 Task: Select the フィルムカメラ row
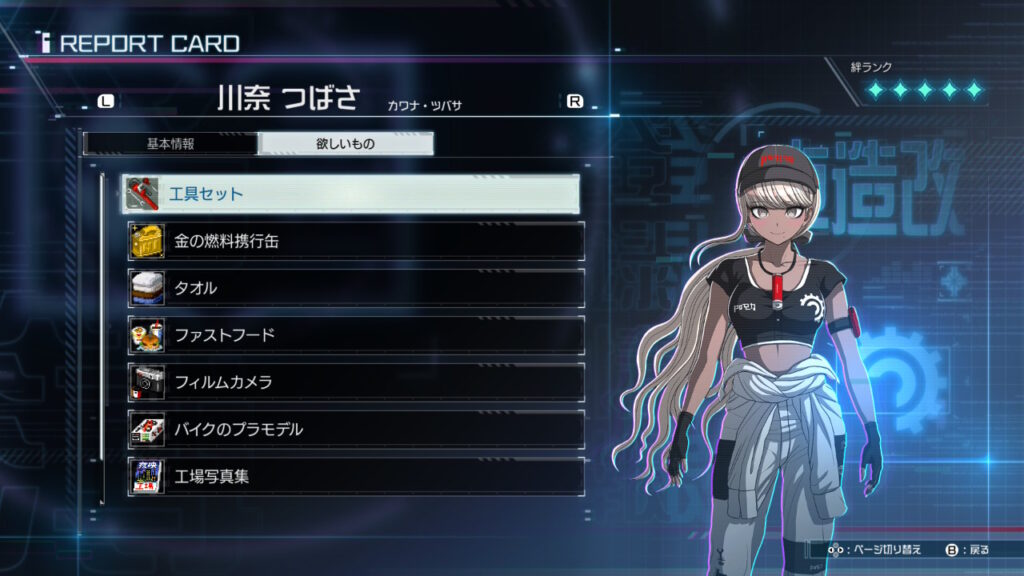[x=356, y=382]
